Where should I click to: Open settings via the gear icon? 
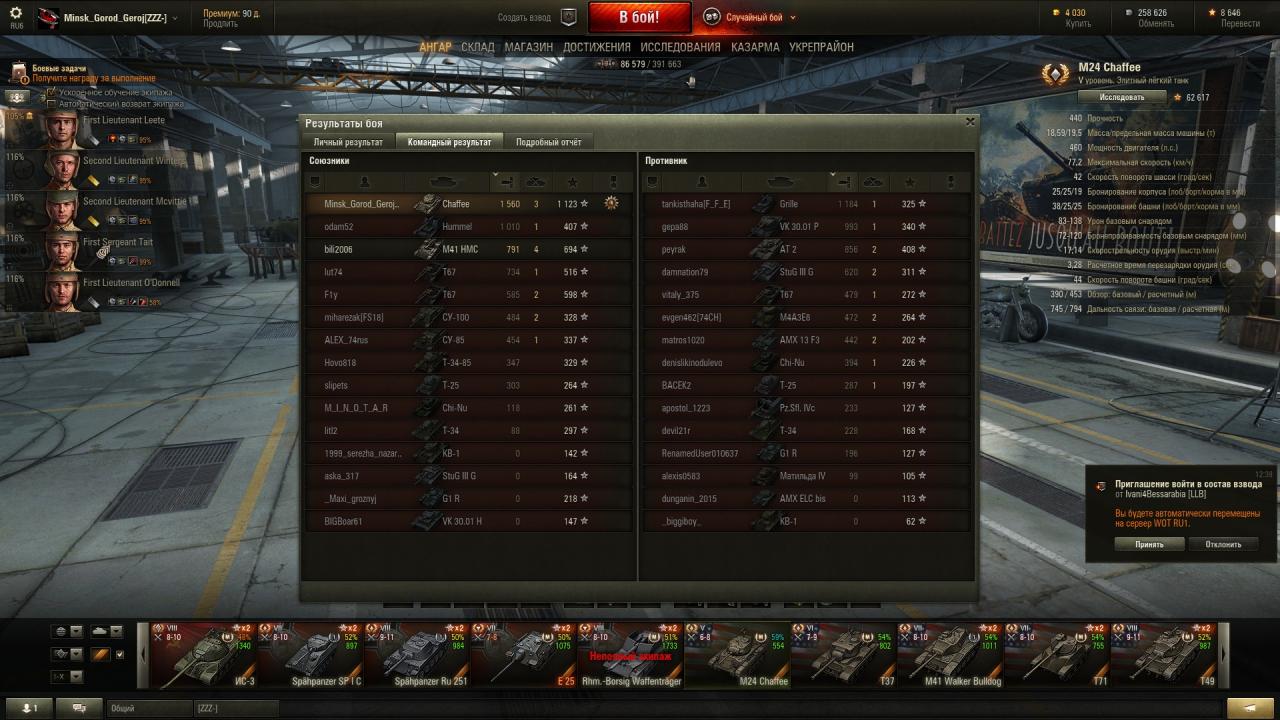pyautogui.click(x=15, y=13)
